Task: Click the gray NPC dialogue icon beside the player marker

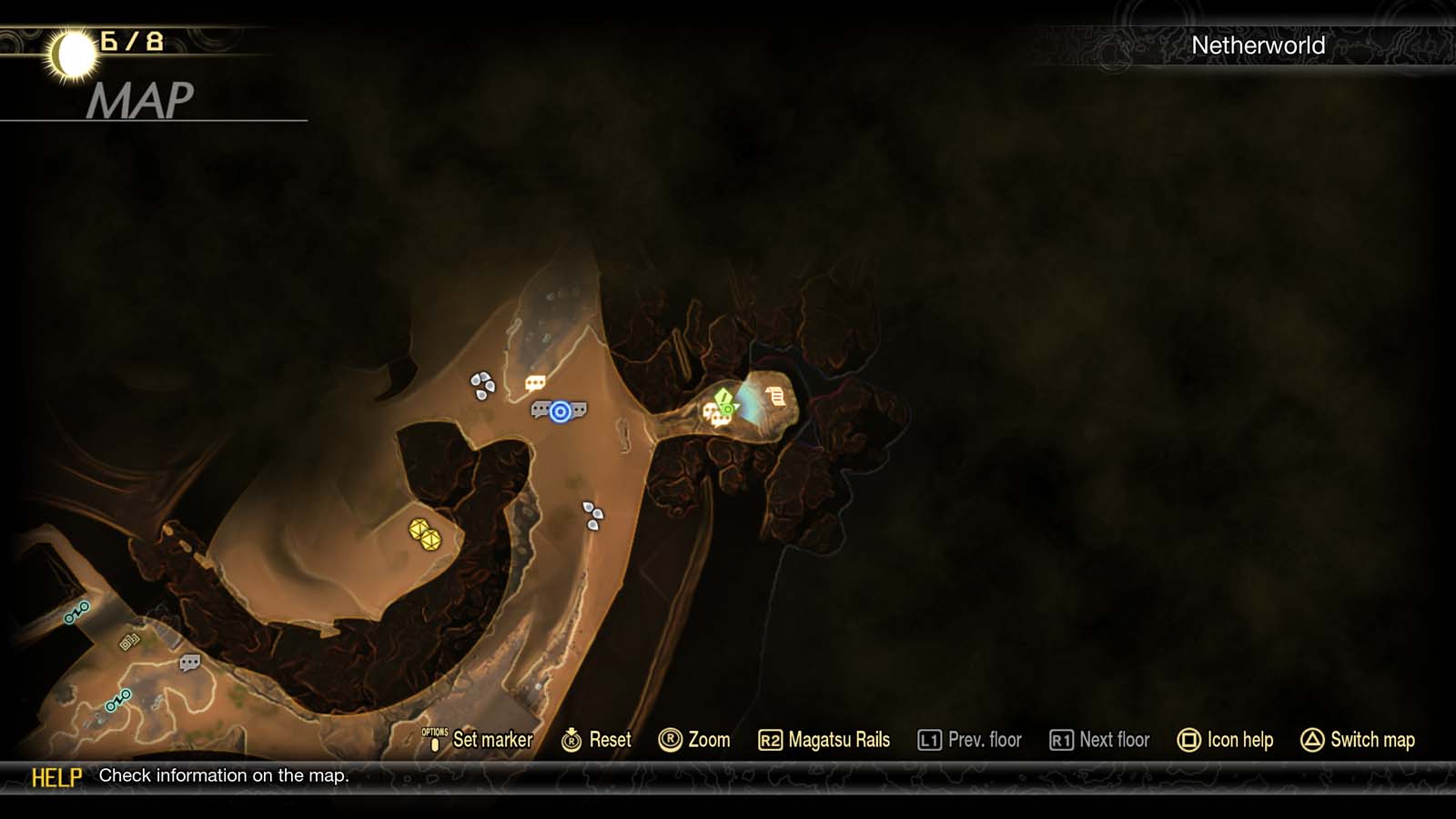Action: tap(541, 409)
